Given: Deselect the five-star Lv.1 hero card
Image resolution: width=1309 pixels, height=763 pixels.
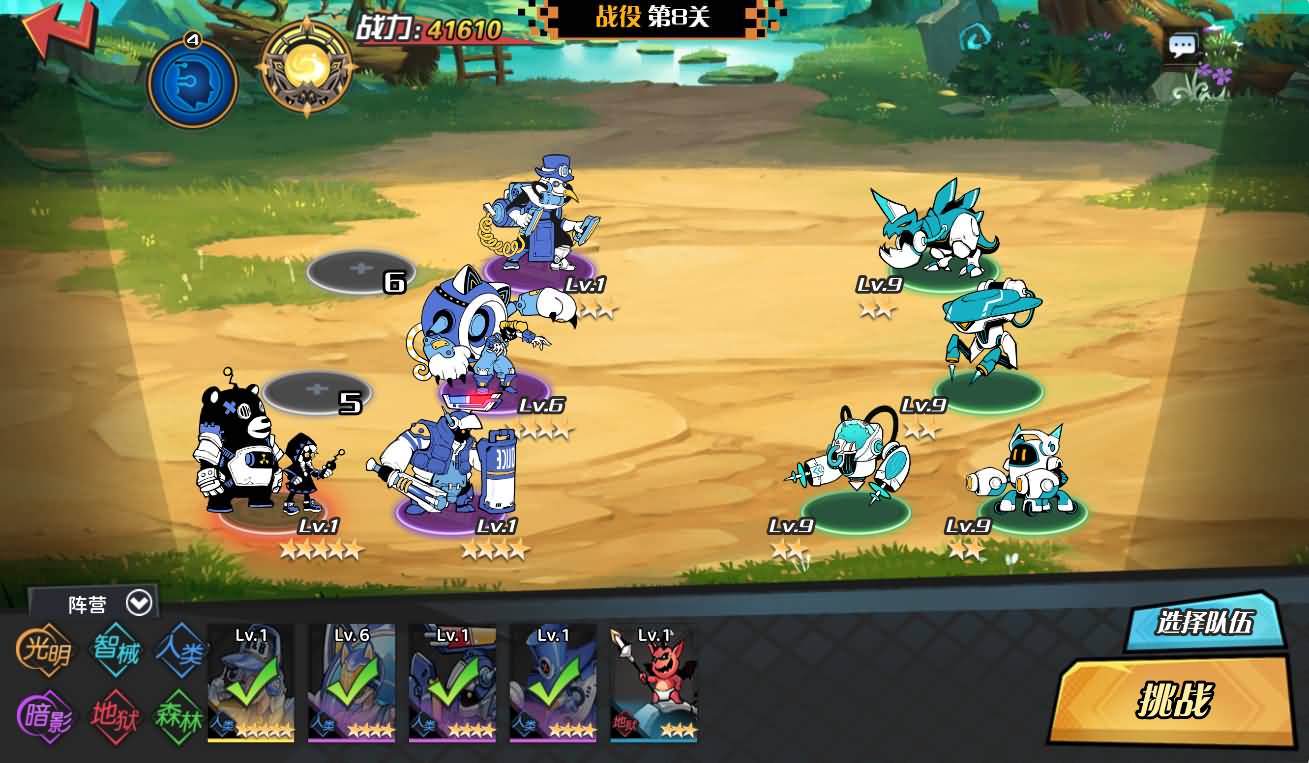Looking at the screenshot, I should pyautogui.click(x=250, y=683).
